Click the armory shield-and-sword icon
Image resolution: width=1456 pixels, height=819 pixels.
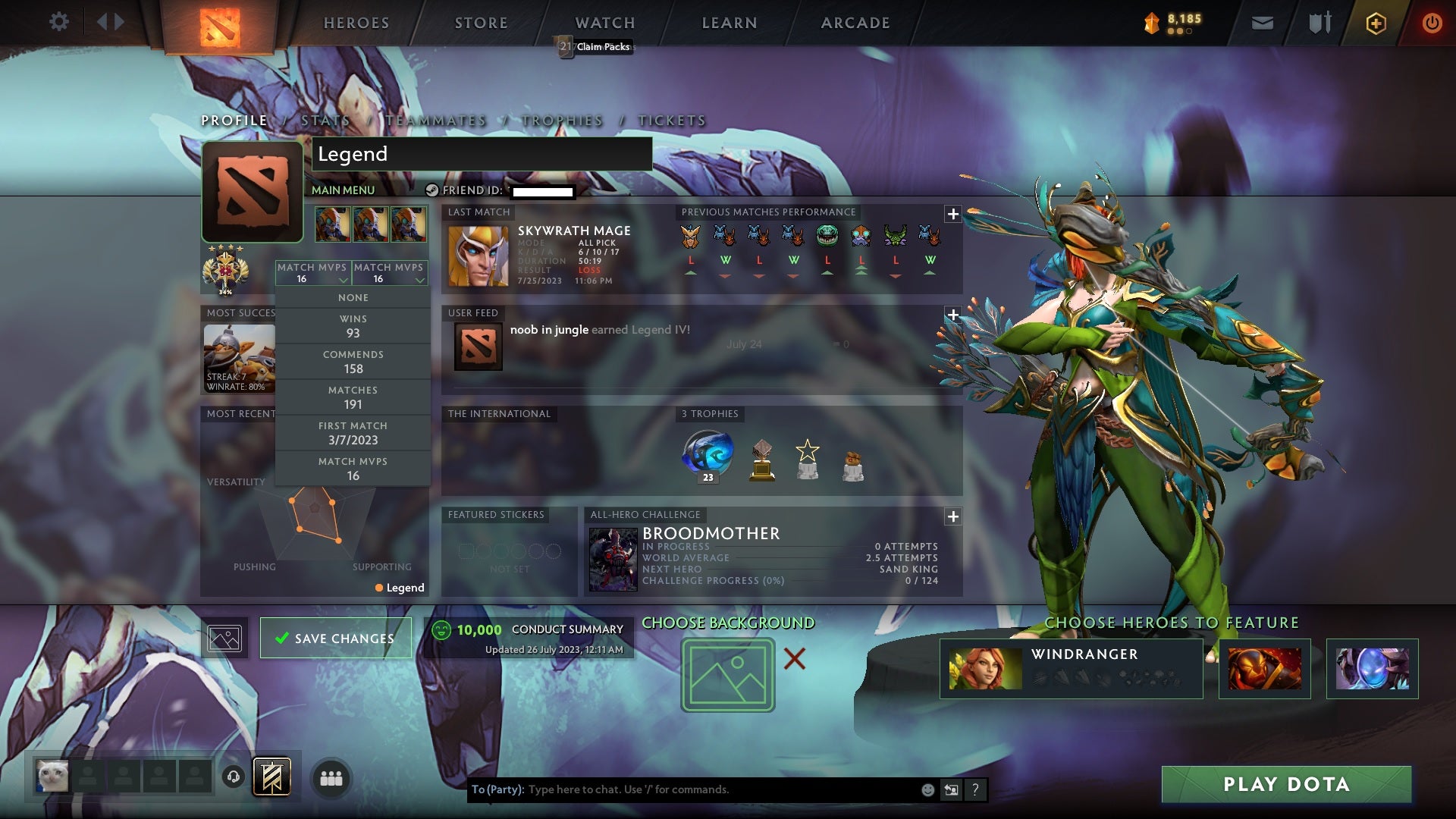1318,23
